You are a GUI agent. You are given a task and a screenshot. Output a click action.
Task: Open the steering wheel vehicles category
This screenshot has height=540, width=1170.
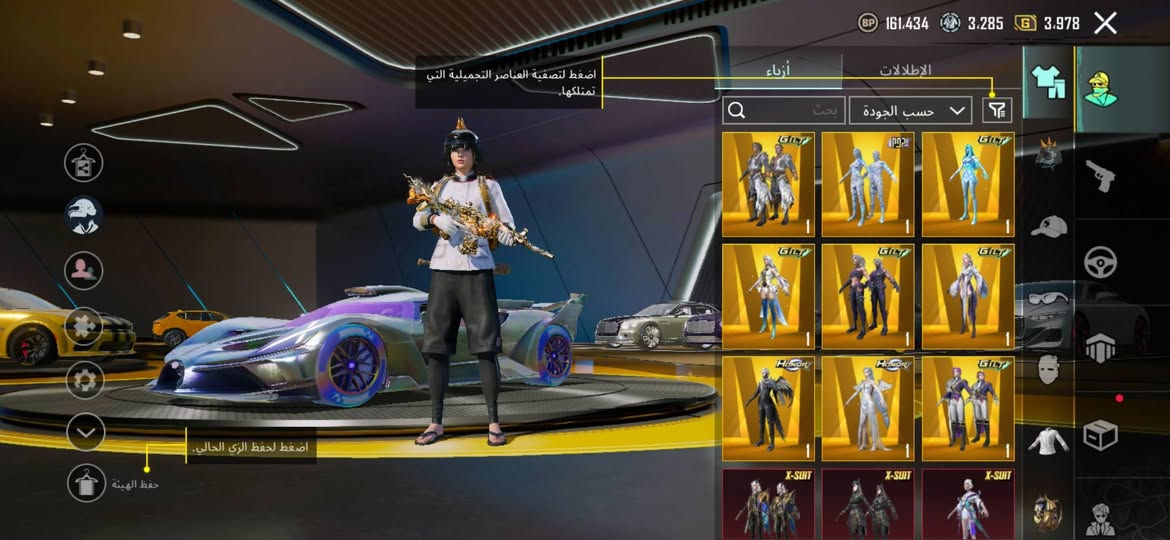(x=1101, y=262)
